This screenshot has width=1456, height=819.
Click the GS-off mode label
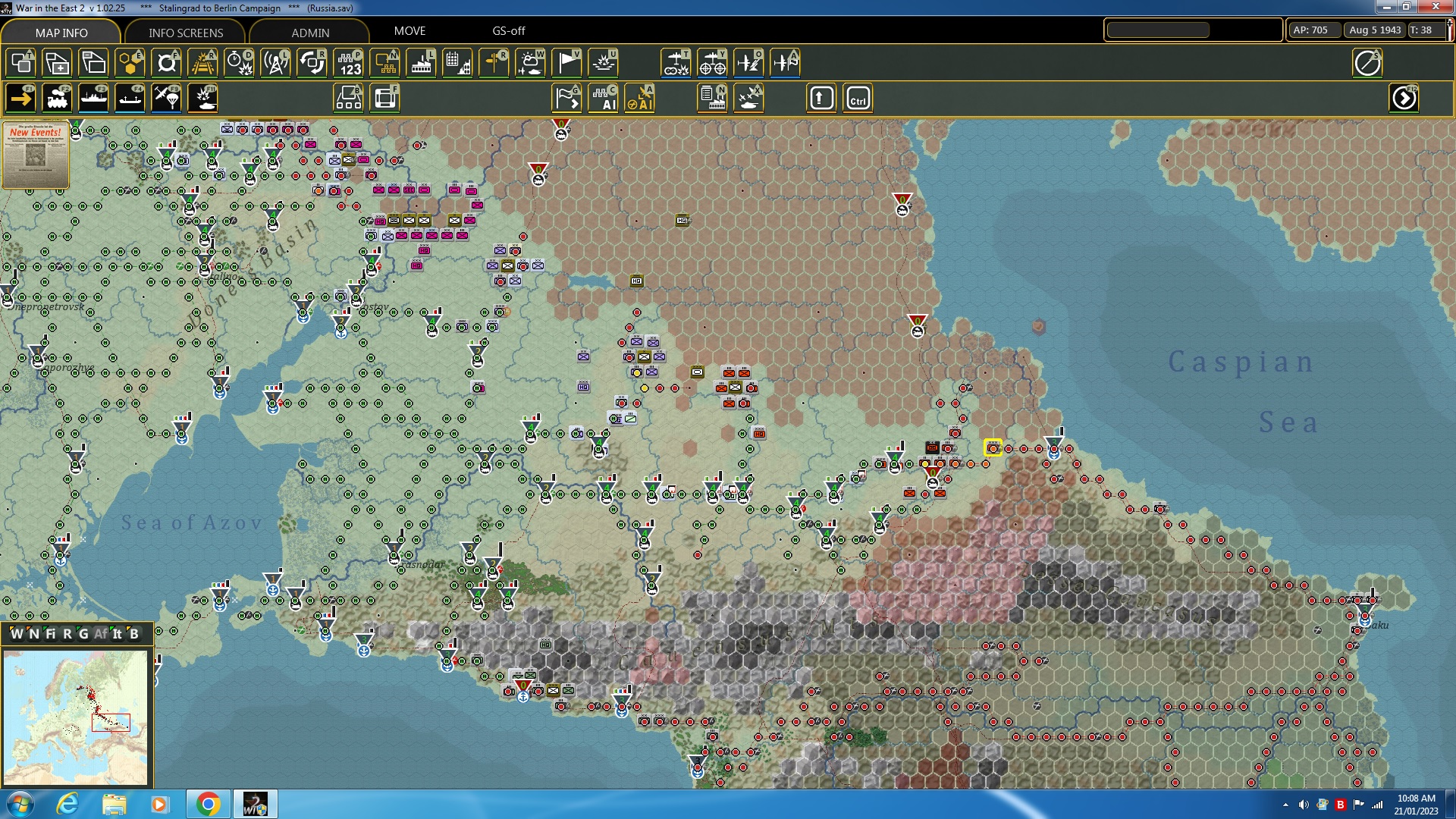point(508,31)
